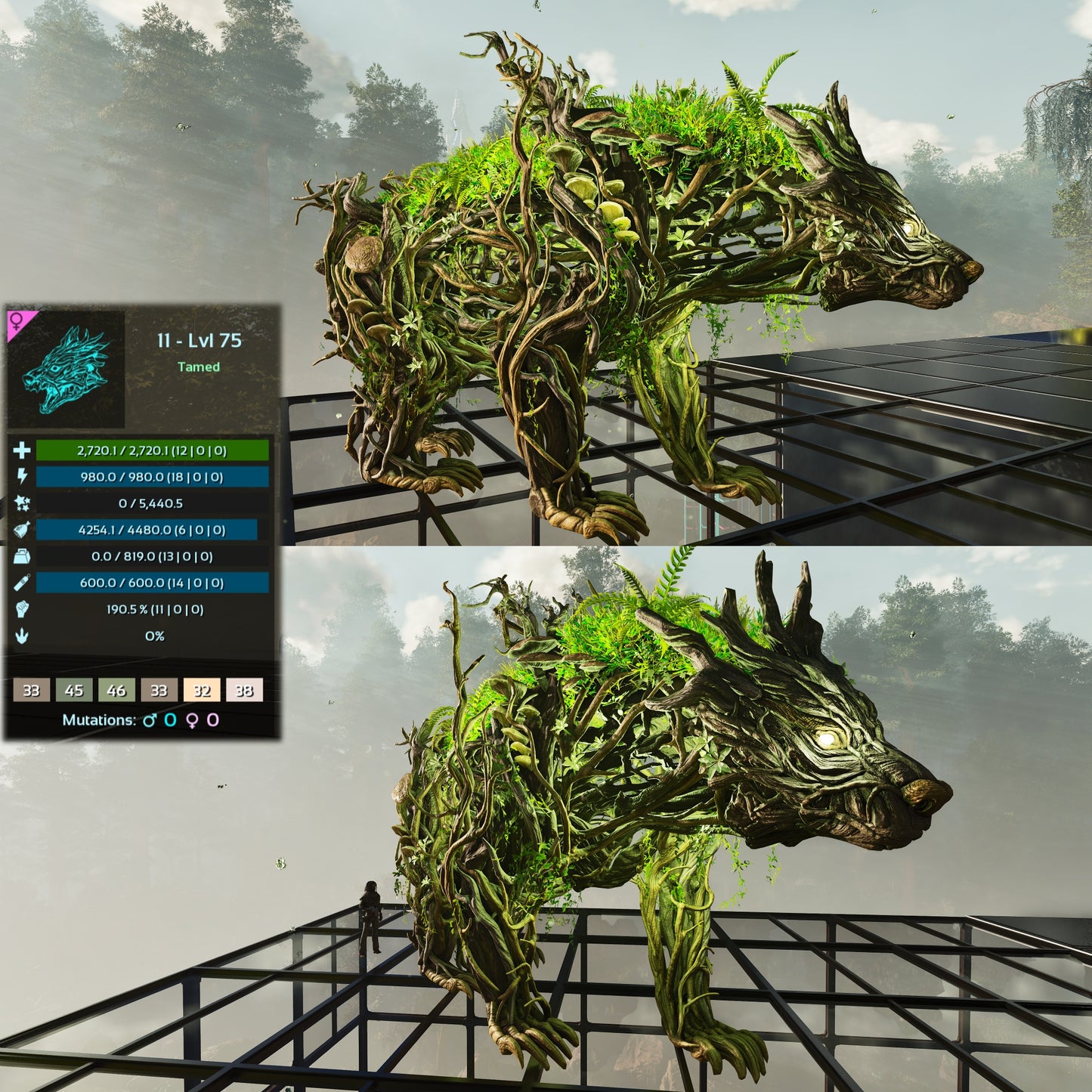
Task: Click the stamina lightning bolt icon
Action: (x=22, y=476)
